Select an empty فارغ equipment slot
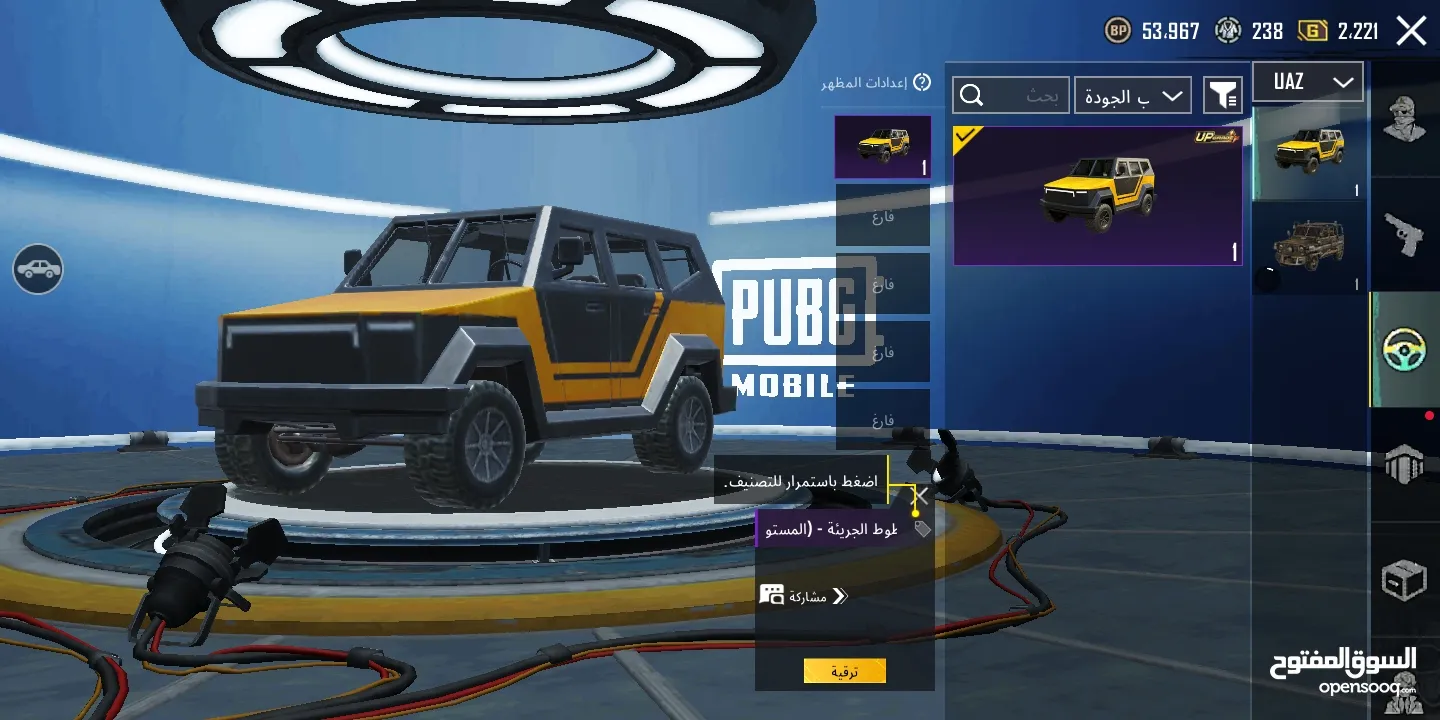This screenshot has width=1440, height=720. click(x=882, y=215)
